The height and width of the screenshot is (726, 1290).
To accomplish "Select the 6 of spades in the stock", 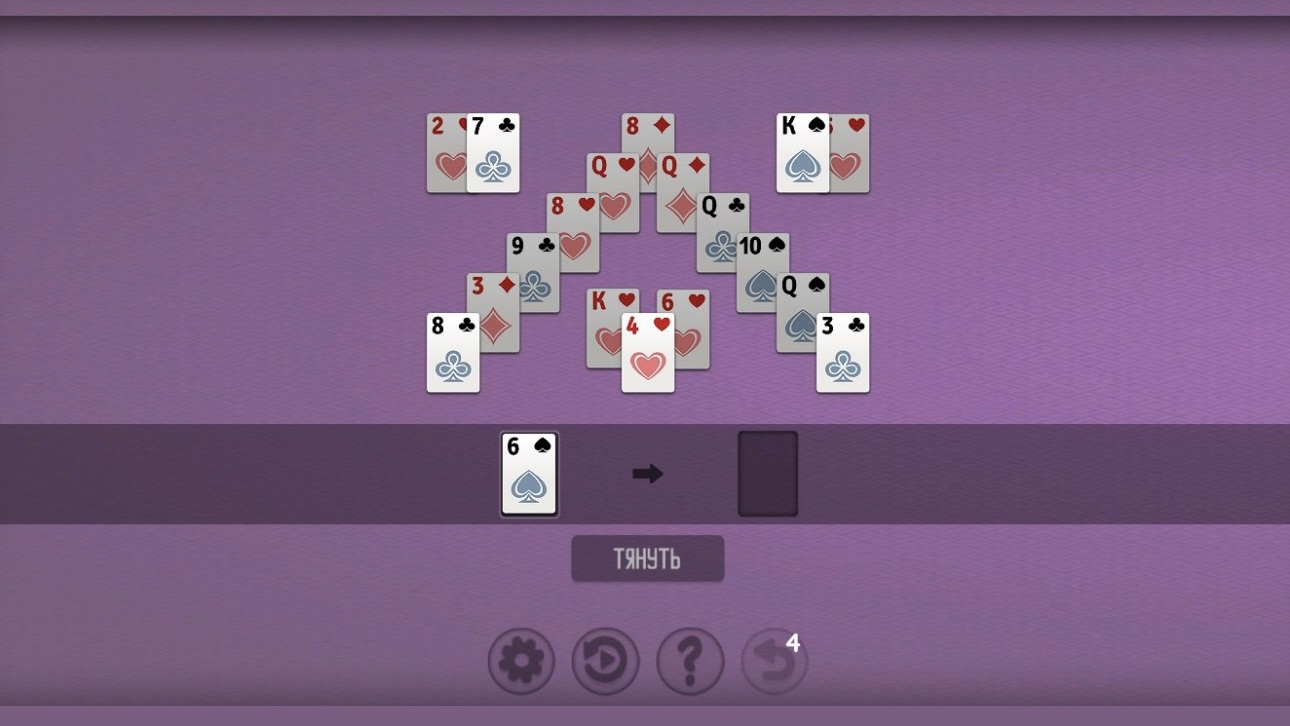I will coord(529,473).
